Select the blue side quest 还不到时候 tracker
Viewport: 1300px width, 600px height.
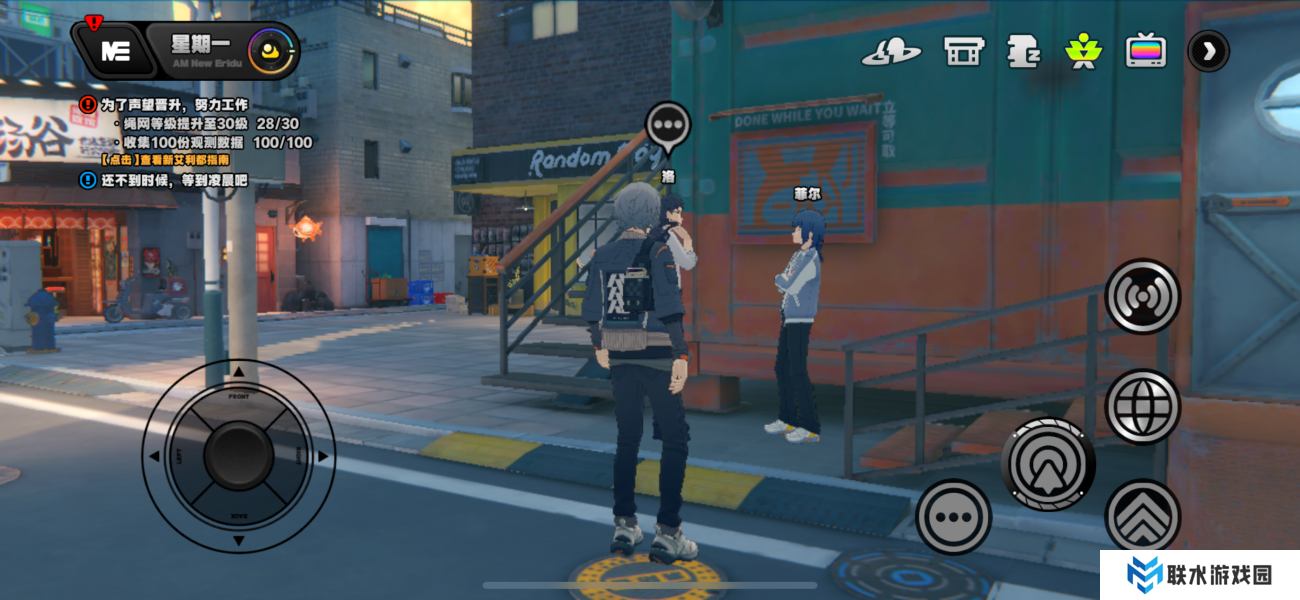172,181
